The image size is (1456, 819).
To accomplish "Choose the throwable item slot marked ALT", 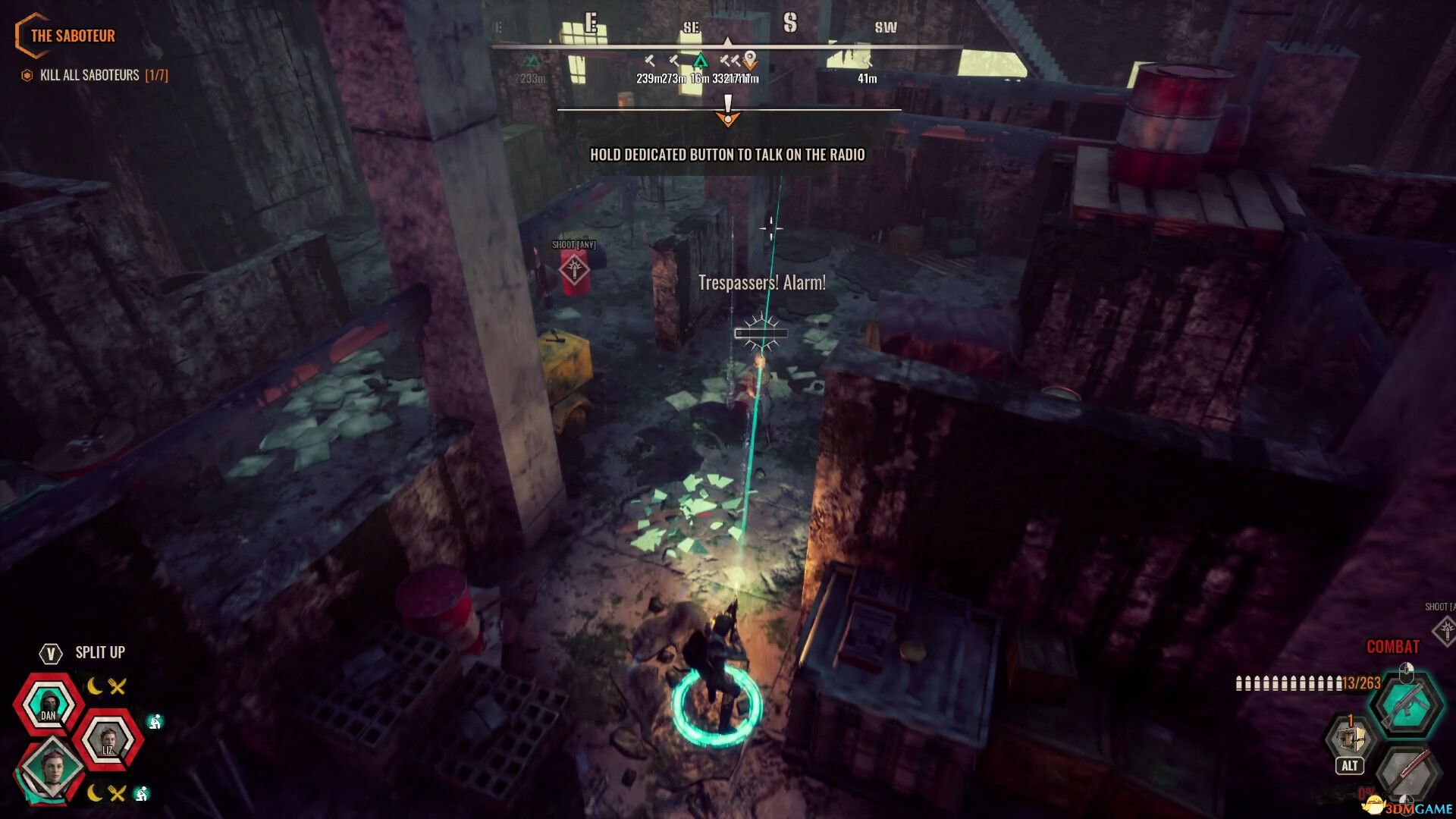I will tap(1350, 739).
